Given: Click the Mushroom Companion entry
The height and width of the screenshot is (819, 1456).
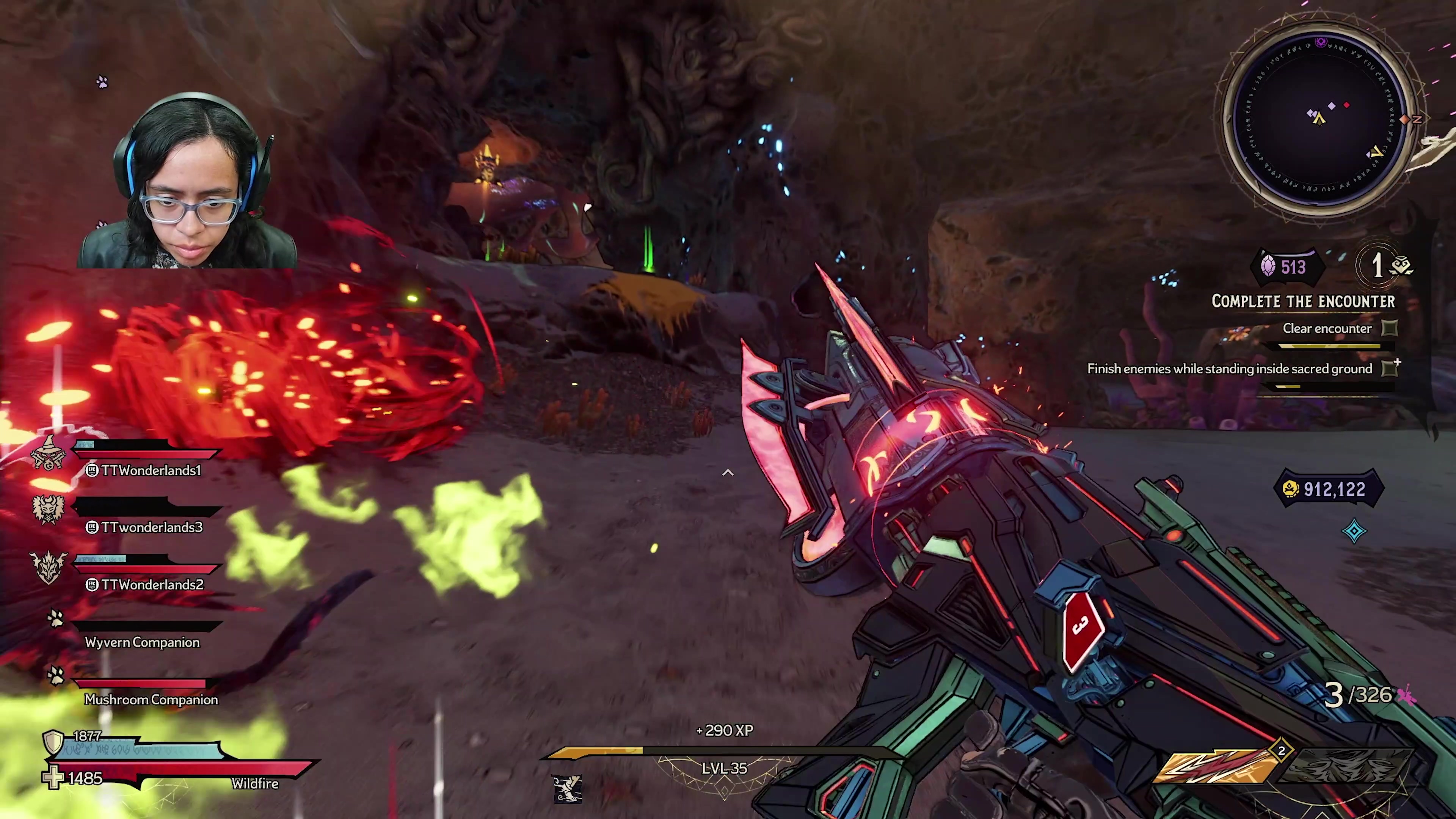Looking at the screenshot, I should tap(151, 699).
